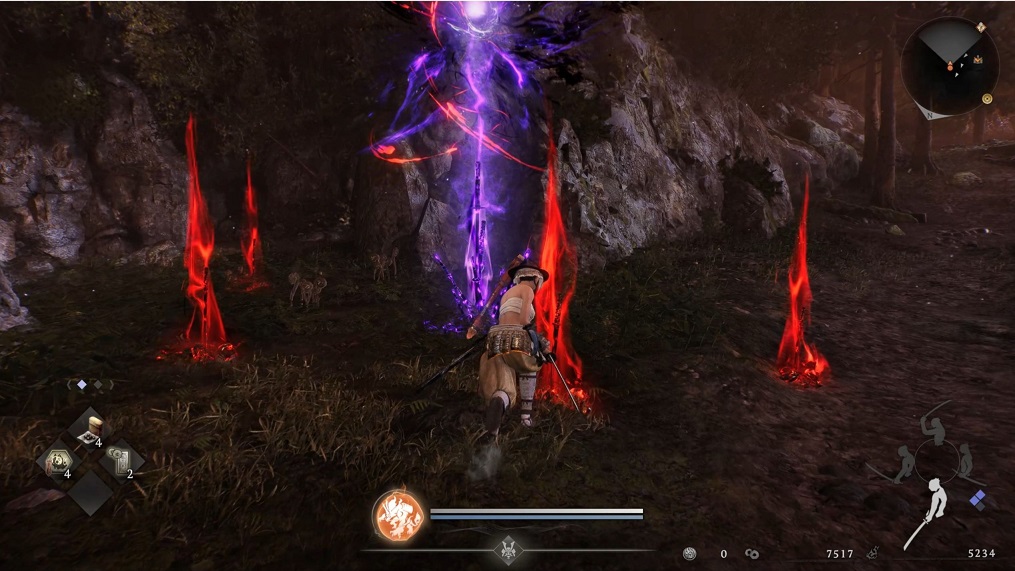Open the circular minimap

[x=949, y=66]
